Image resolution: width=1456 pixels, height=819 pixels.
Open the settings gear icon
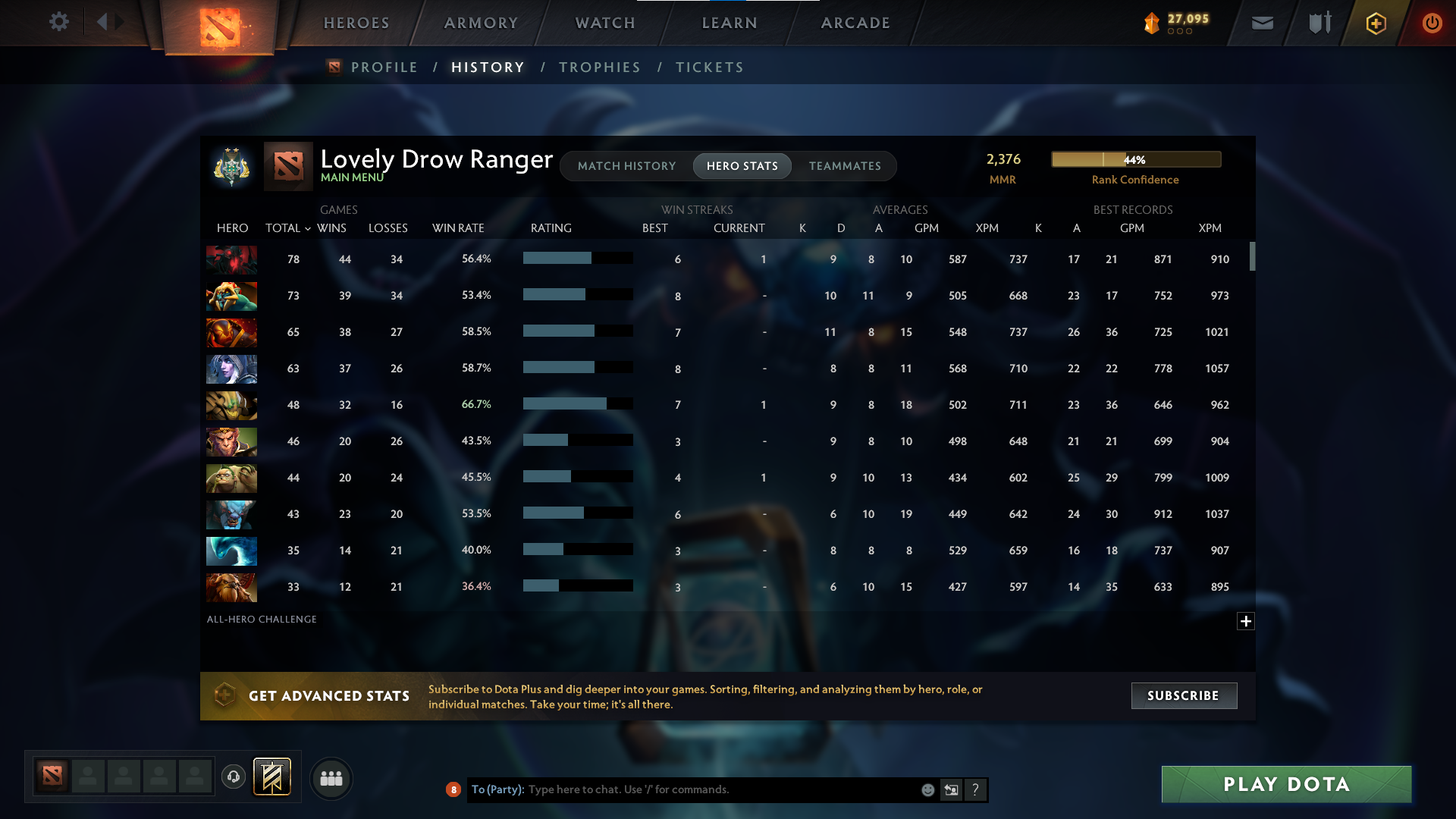click(x=59, y=22)
